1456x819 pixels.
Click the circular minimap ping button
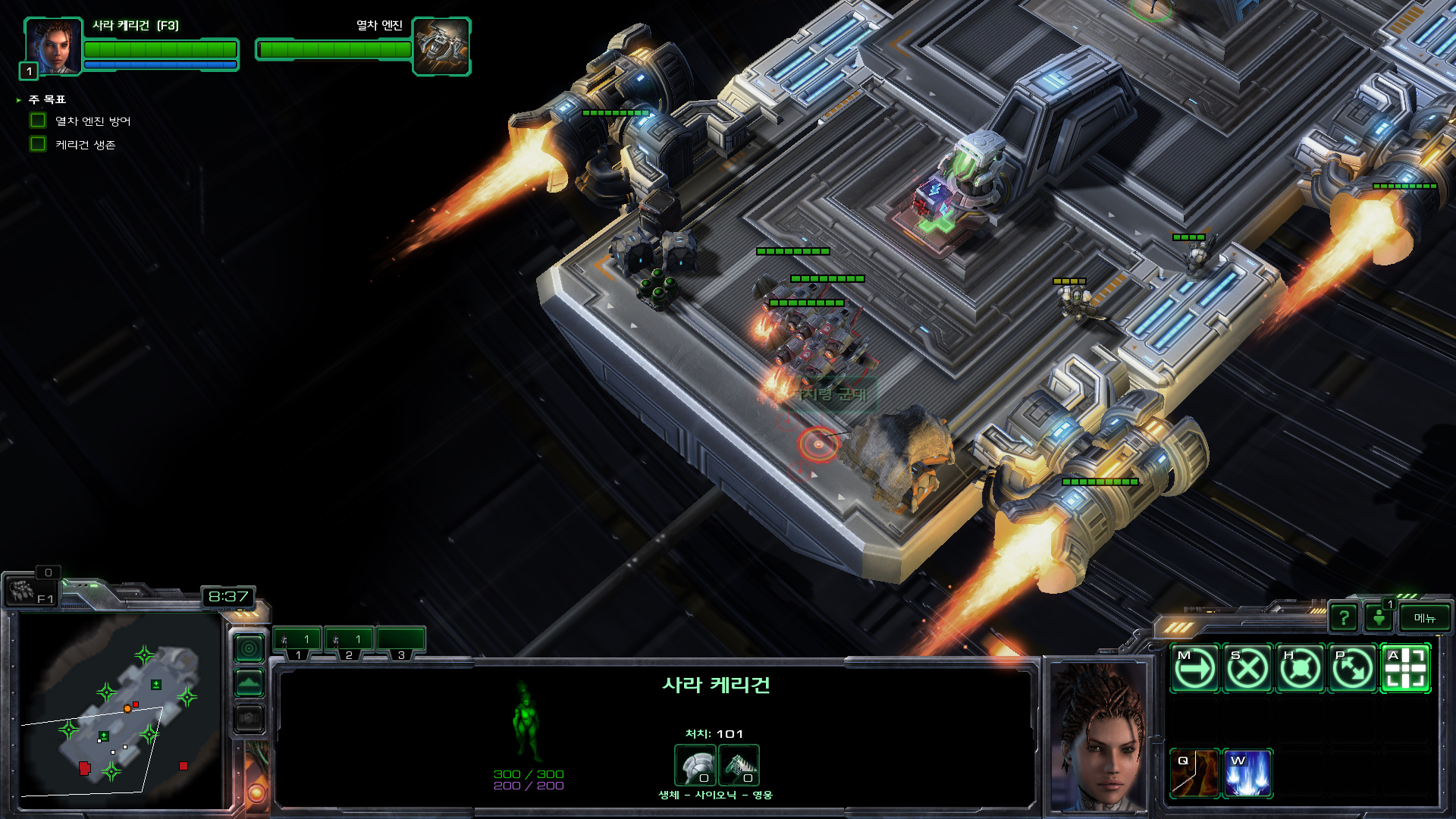tap(249, 648)
